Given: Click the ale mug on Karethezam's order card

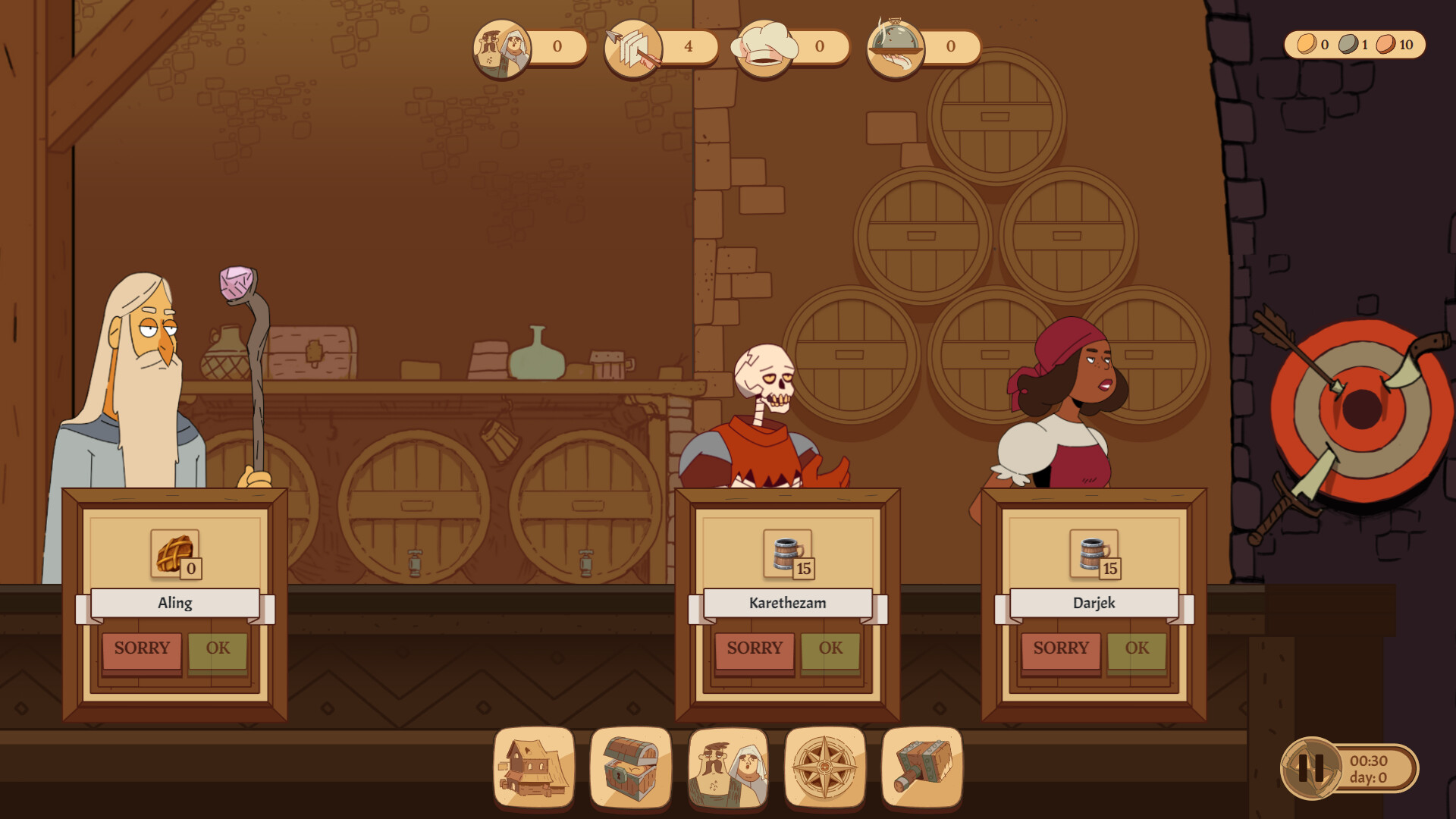Looking at the screenshot, I should coord(784,555).
